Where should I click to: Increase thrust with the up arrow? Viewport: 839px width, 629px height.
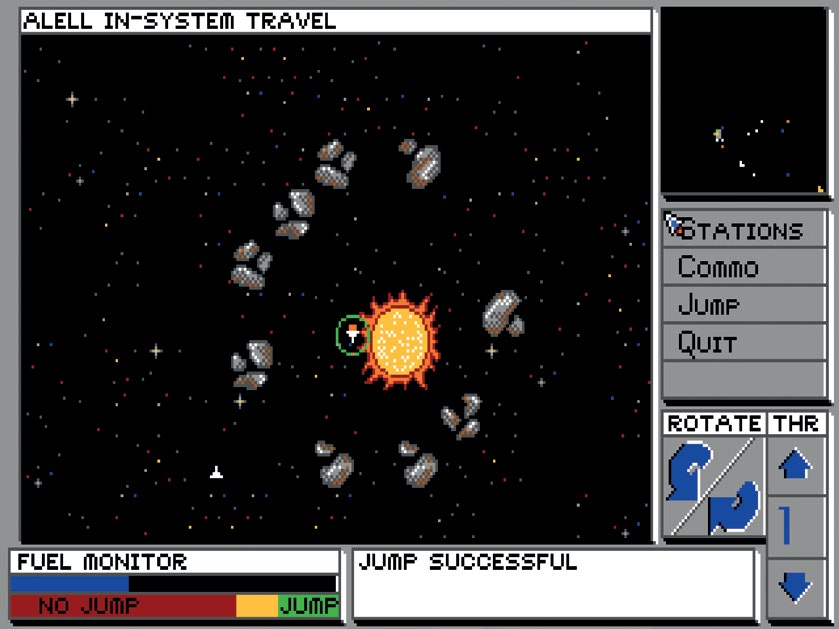(795, 465)
